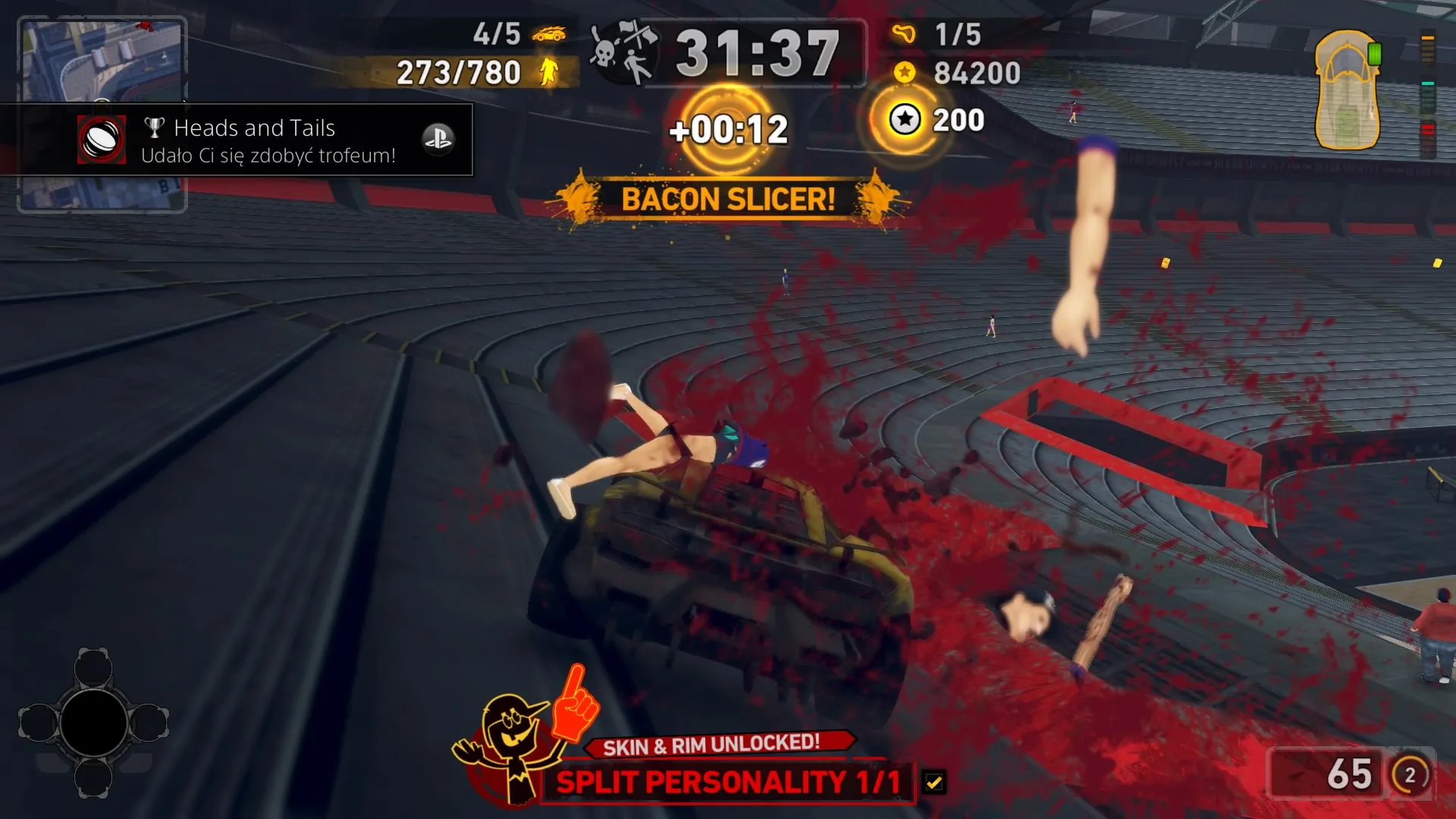The image size is (1456, 819).
Task: Adjust the +00:12 time bonus ring
Action: coord(728,129)
